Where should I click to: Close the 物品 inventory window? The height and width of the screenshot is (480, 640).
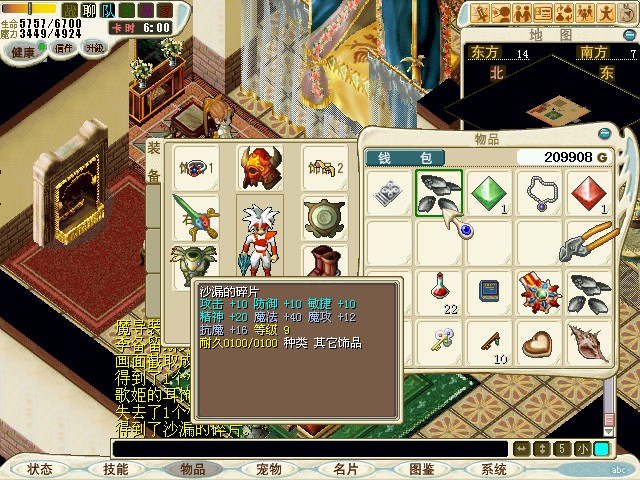604,135
